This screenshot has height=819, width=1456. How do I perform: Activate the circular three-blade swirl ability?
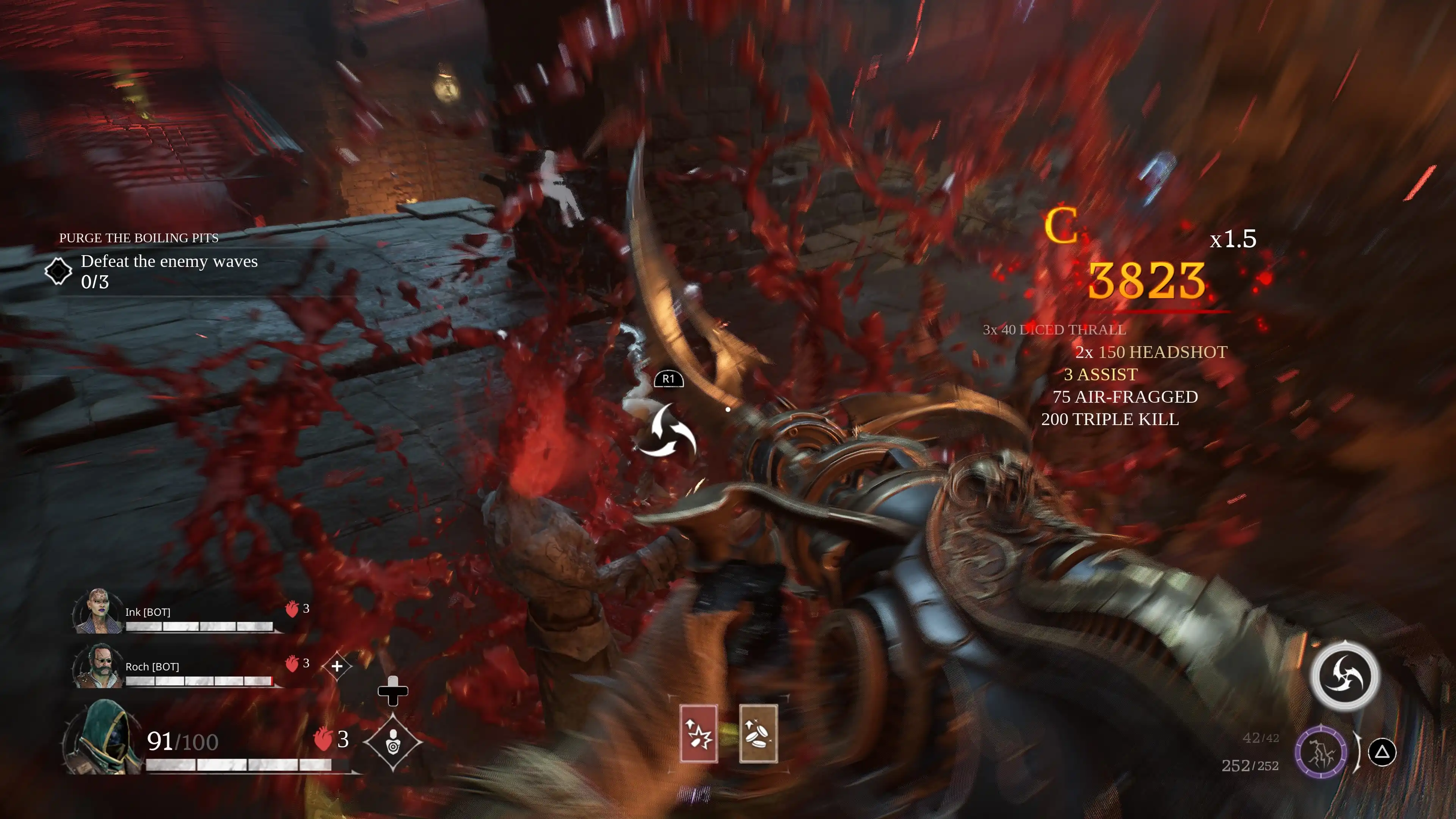click(1345, 675)
